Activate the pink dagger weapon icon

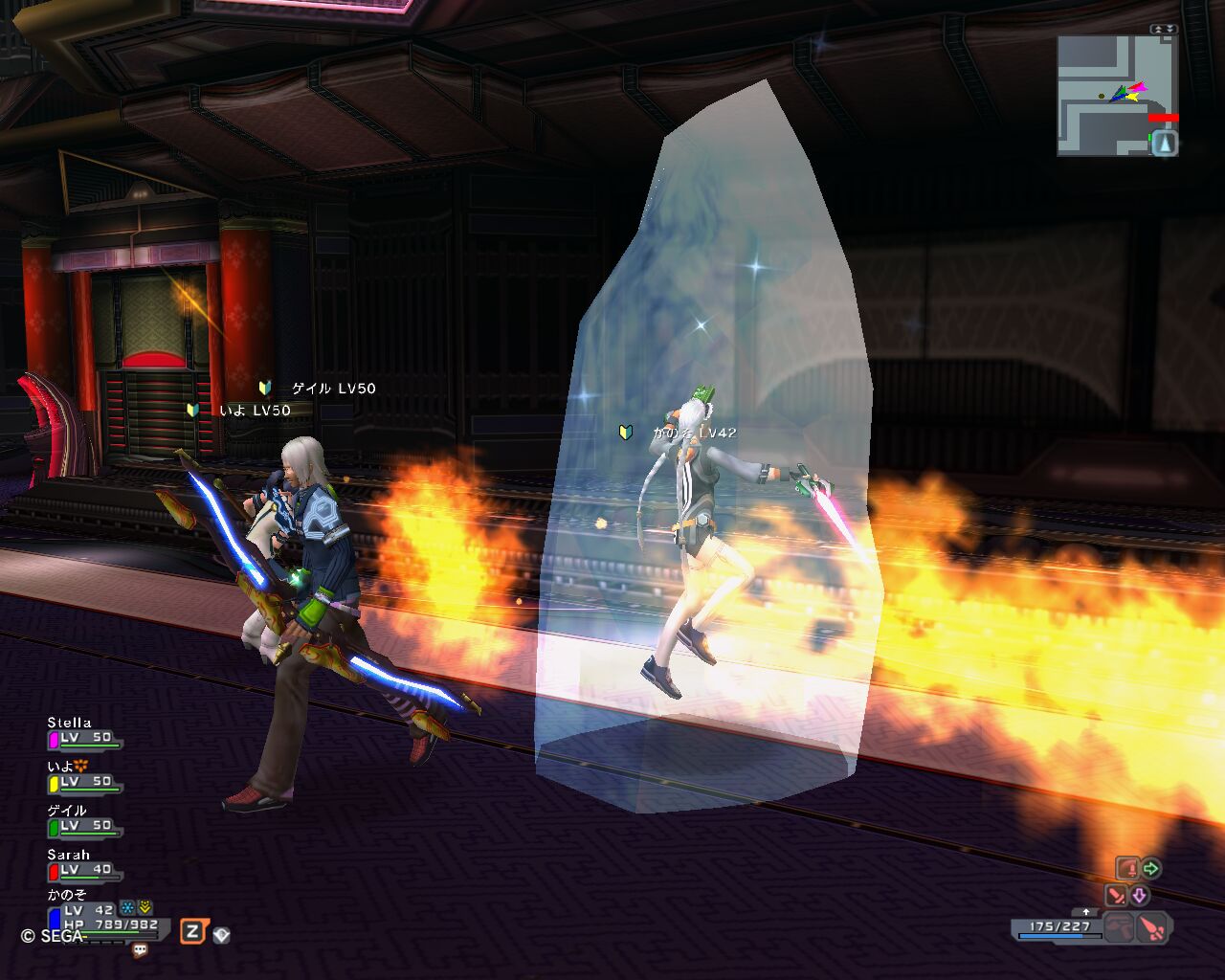pos(1154,927)
